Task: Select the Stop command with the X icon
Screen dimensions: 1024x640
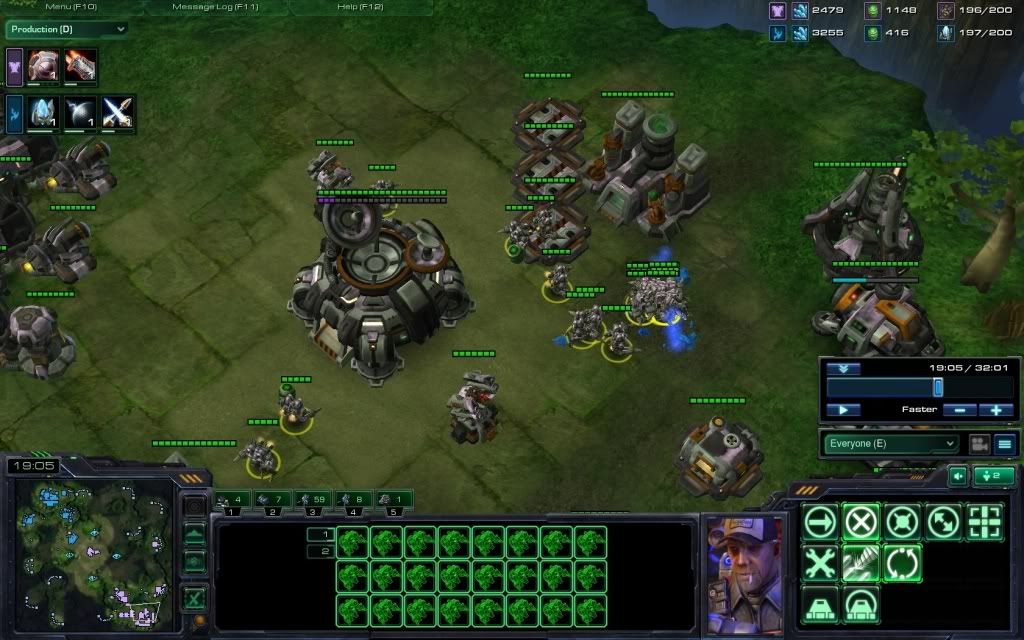Action: (x=861, y=522)
